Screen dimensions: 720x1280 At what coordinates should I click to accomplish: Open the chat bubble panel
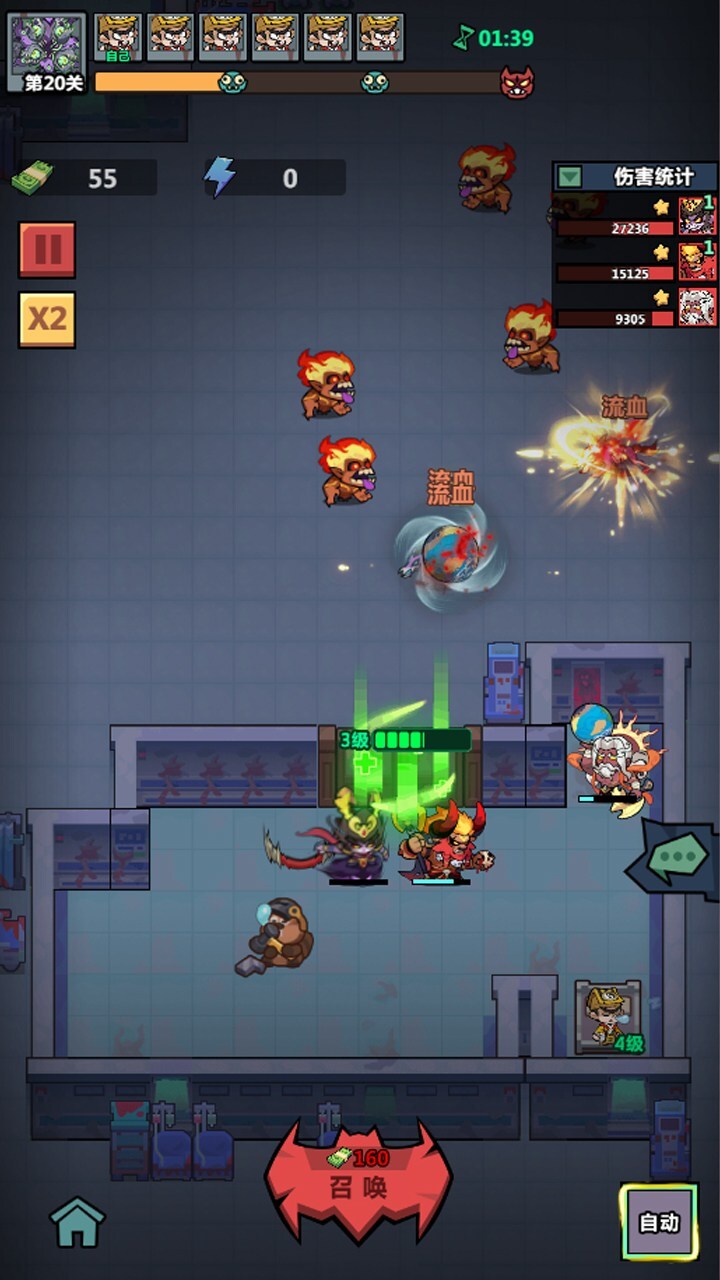point(678,858)
